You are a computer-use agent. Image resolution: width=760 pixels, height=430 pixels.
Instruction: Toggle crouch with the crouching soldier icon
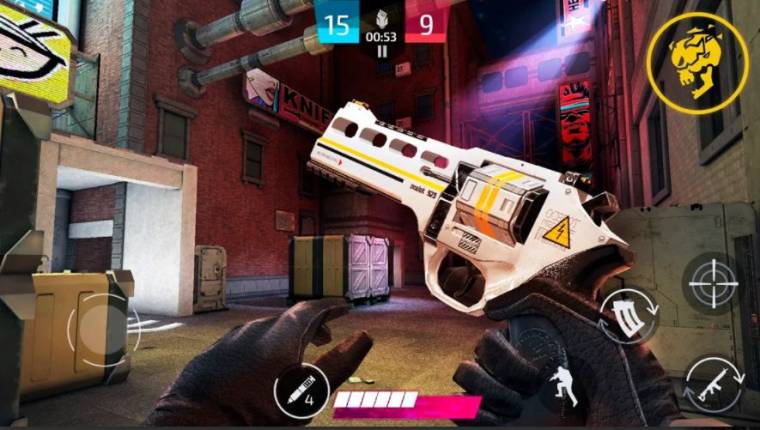tap(562, 385)
